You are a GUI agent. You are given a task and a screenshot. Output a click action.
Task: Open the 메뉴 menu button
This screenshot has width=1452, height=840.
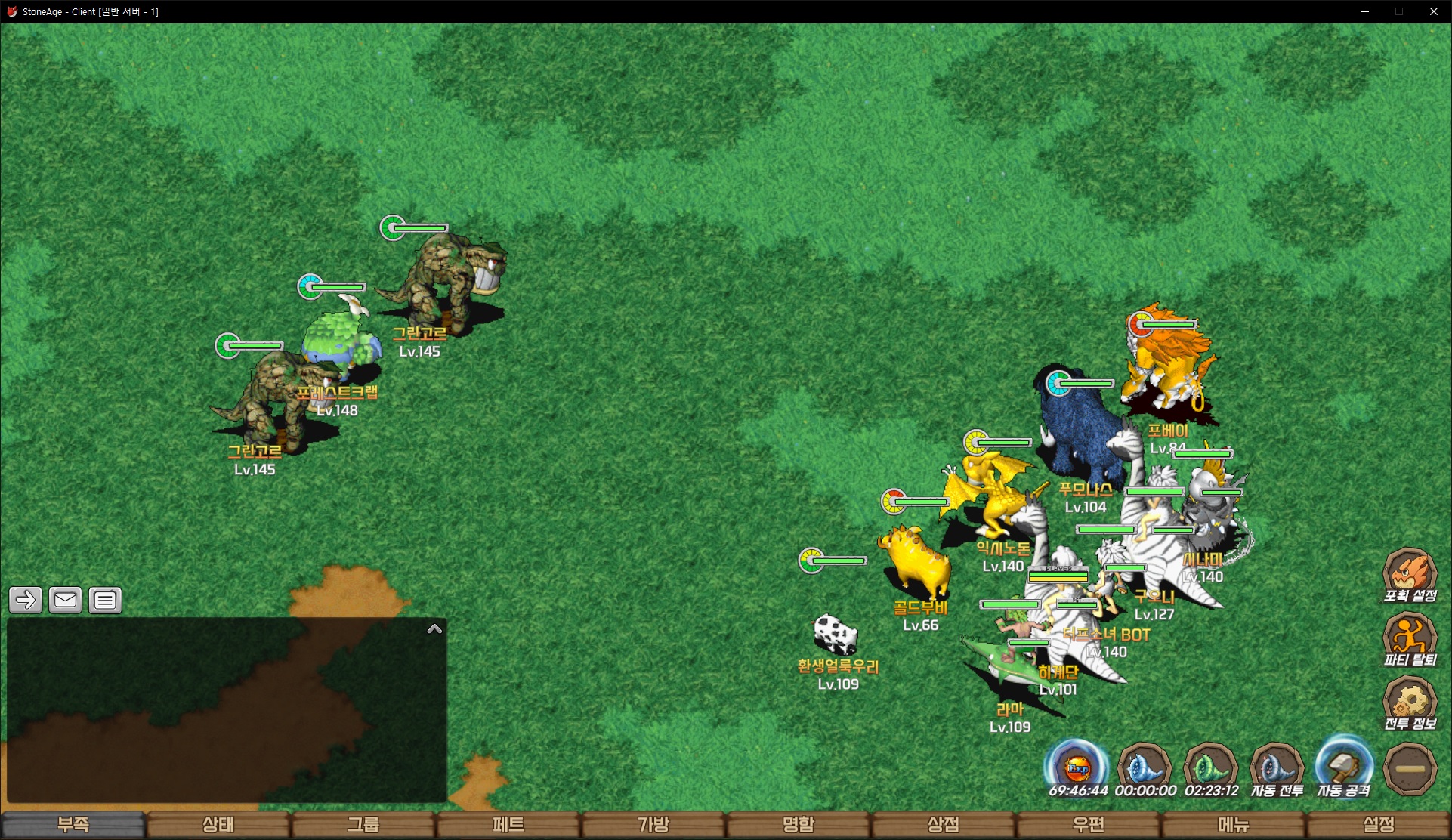(x=1233, y=824)
